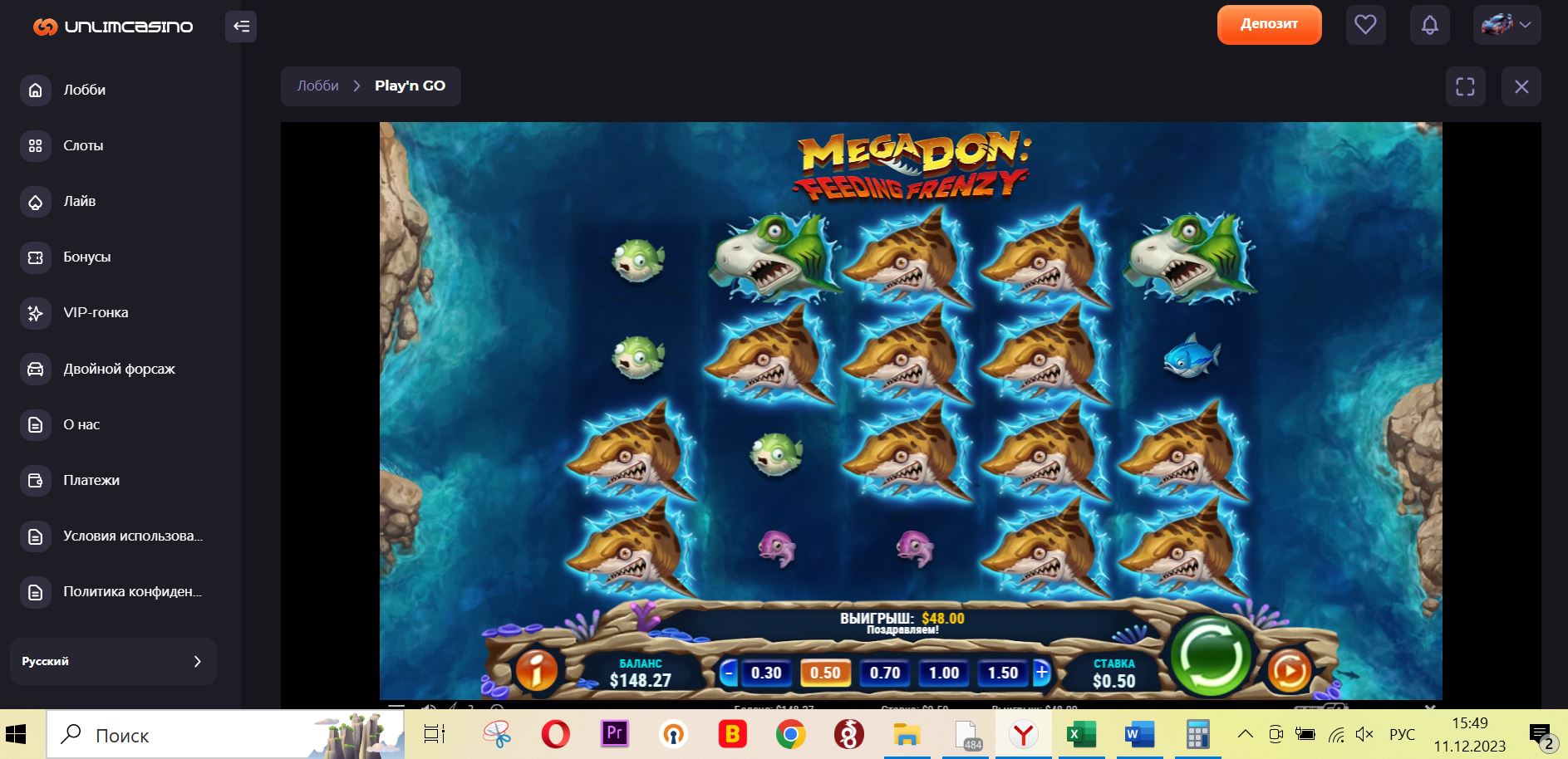Go to Бонусы in the sidebar
This screenshot has width=1568, height=759.
pyautogui.click(x=86, y=257)
